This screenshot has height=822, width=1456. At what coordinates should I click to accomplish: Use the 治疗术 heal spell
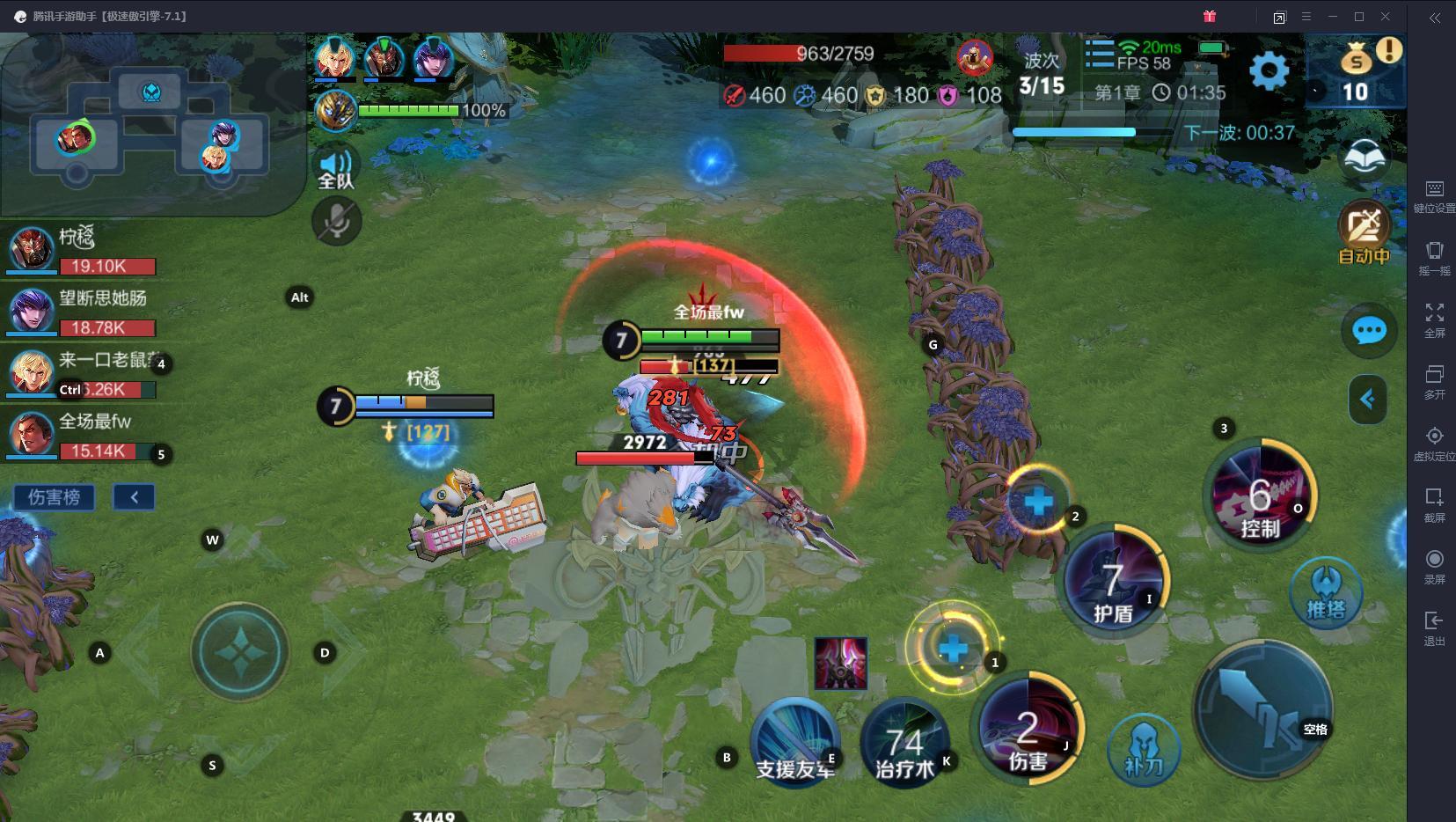[x=904, y=744]
